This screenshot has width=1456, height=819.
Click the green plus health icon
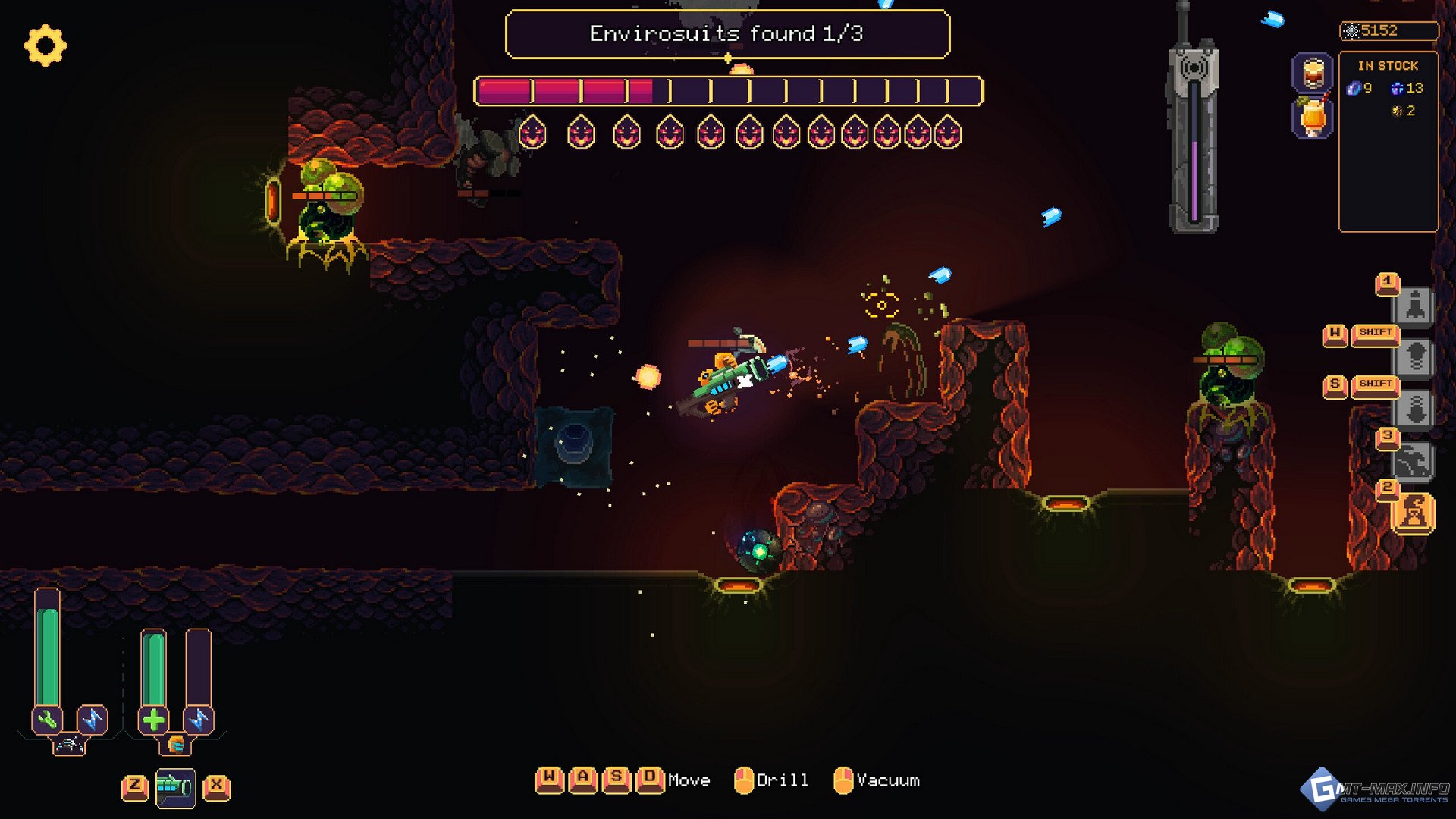click(x=153, y=720)
